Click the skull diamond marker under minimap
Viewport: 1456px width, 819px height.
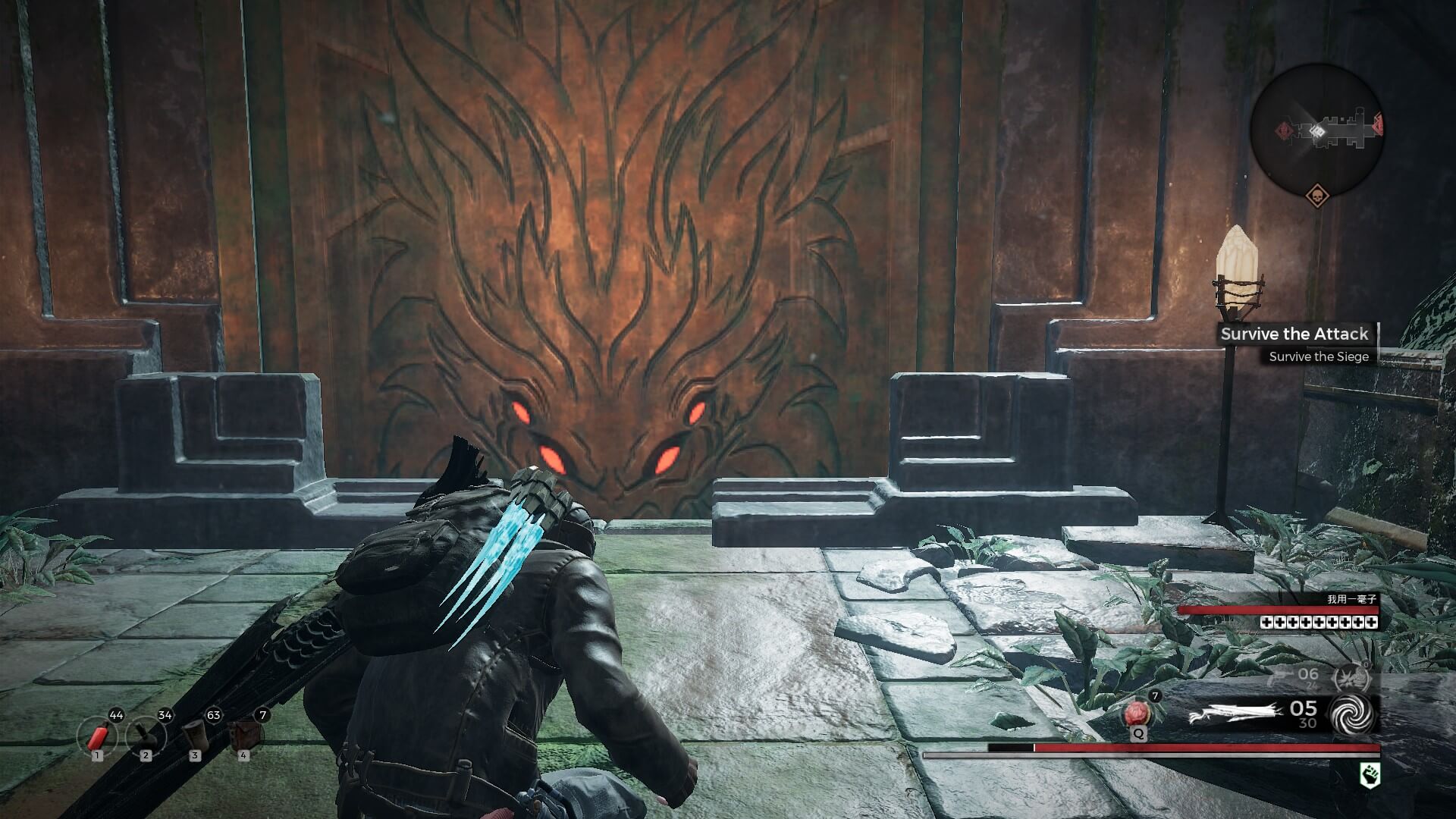tap(1317, 197)
